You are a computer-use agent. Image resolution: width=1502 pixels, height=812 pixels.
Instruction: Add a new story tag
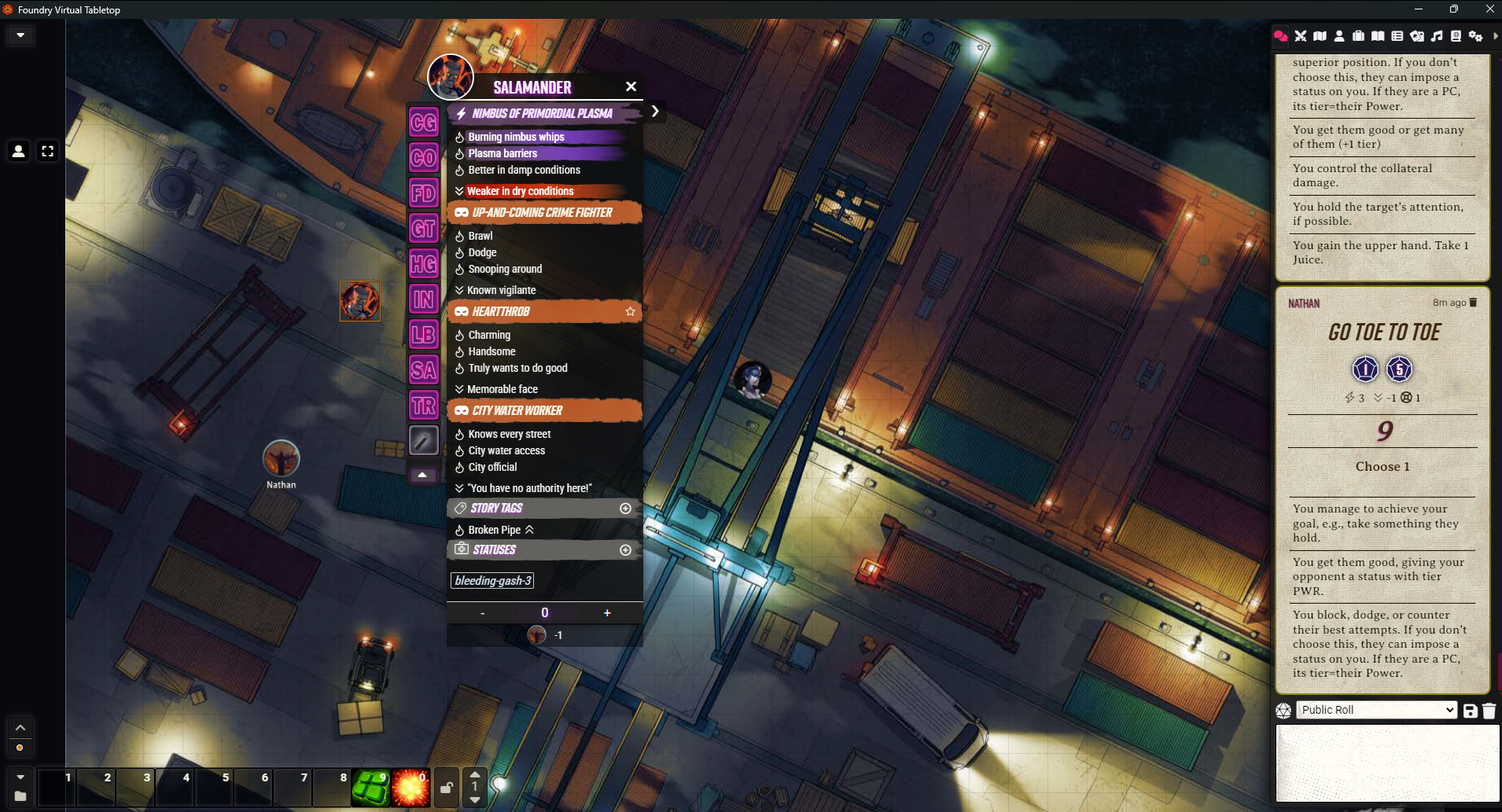(x=625, y=509)
